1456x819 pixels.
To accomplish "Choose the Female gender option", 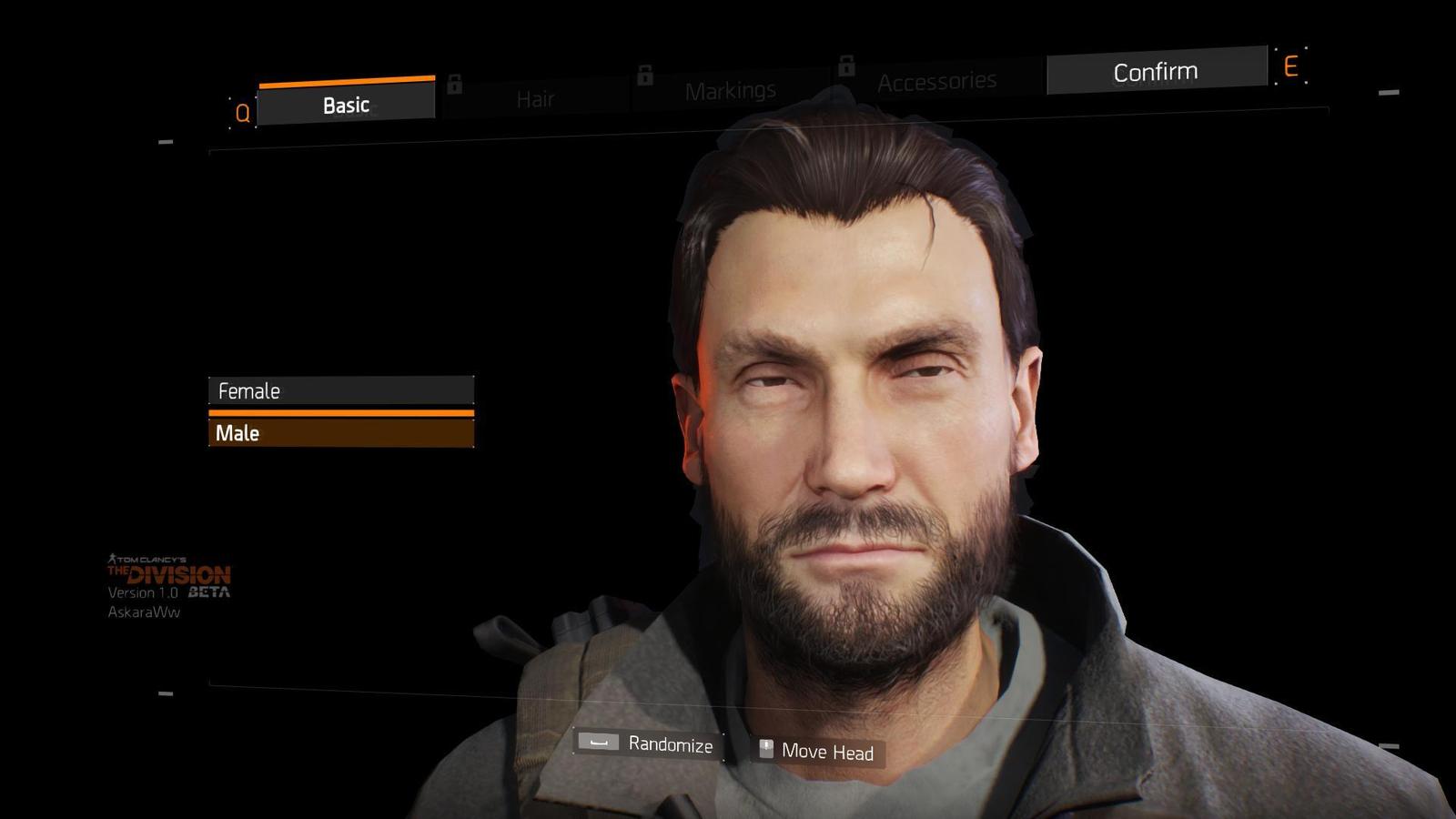I will (341, 390).
